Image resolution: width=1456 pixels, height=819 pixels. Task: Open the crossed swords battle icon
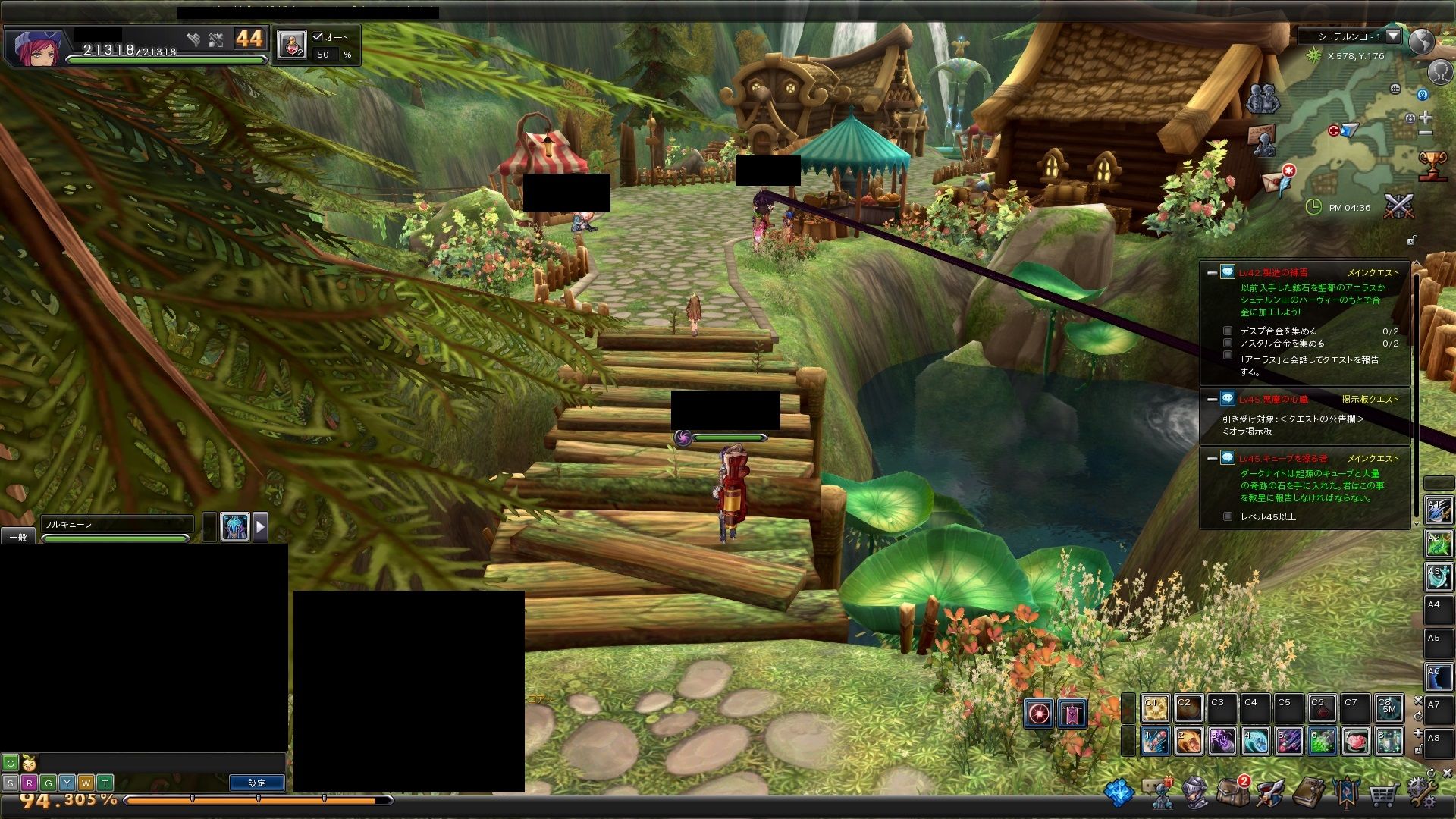(x=1399, y=206)
